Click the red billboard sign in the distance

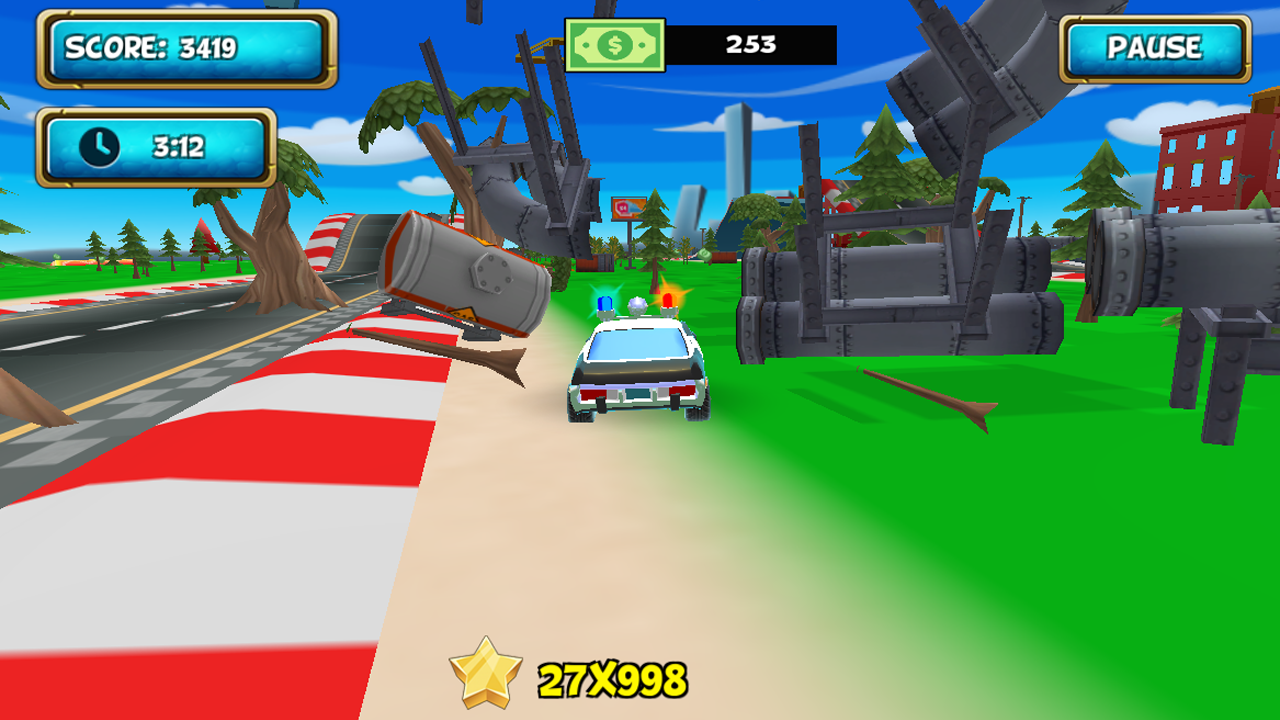click(628, 207)
